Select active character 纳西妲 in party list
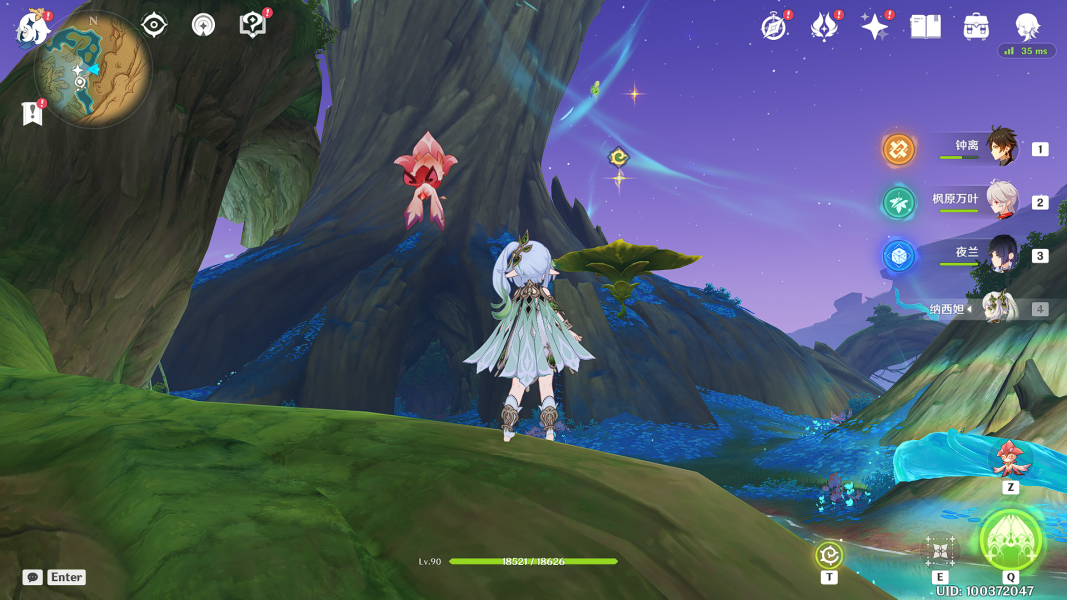This screenshot has height=600, width=1067. (x=998, y=309)
